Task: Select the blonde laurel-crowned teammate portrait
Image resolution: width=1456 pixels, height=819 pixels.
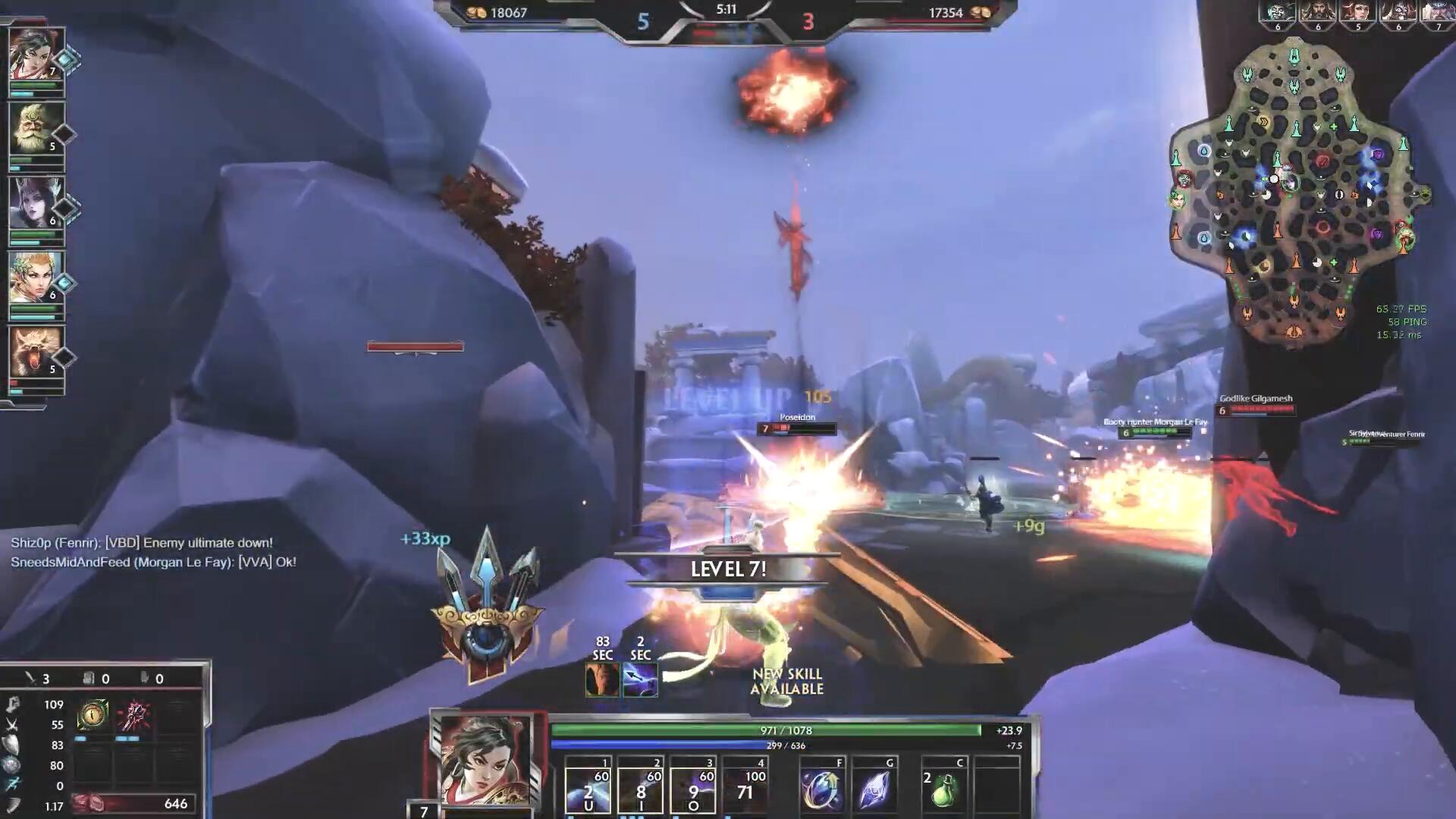Action: pyautogui.click(x=36, y=278)
